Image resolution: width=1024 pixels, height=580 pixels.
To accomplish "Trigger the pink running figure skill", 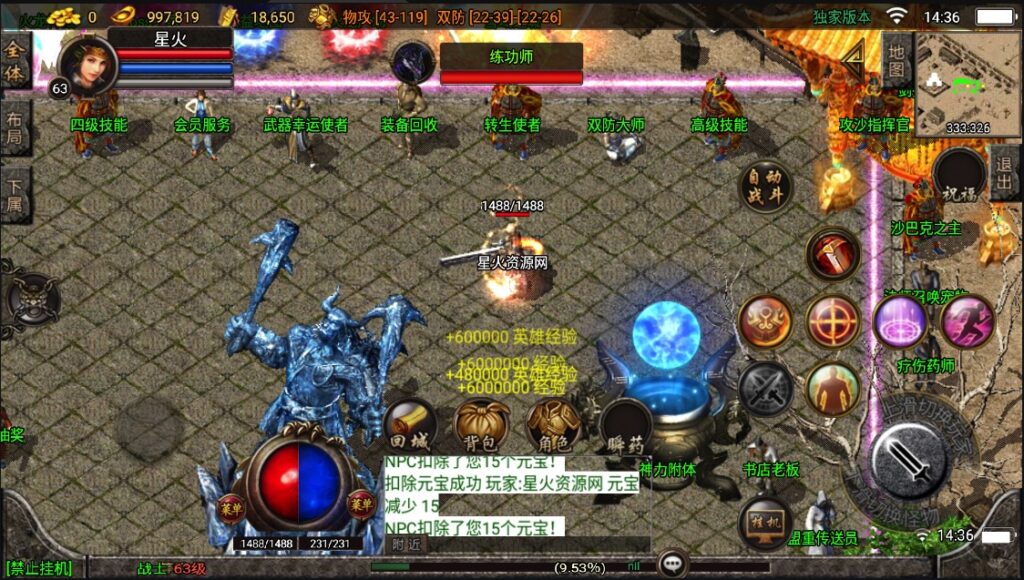I will pyautogui.click(x=966, y=321).
